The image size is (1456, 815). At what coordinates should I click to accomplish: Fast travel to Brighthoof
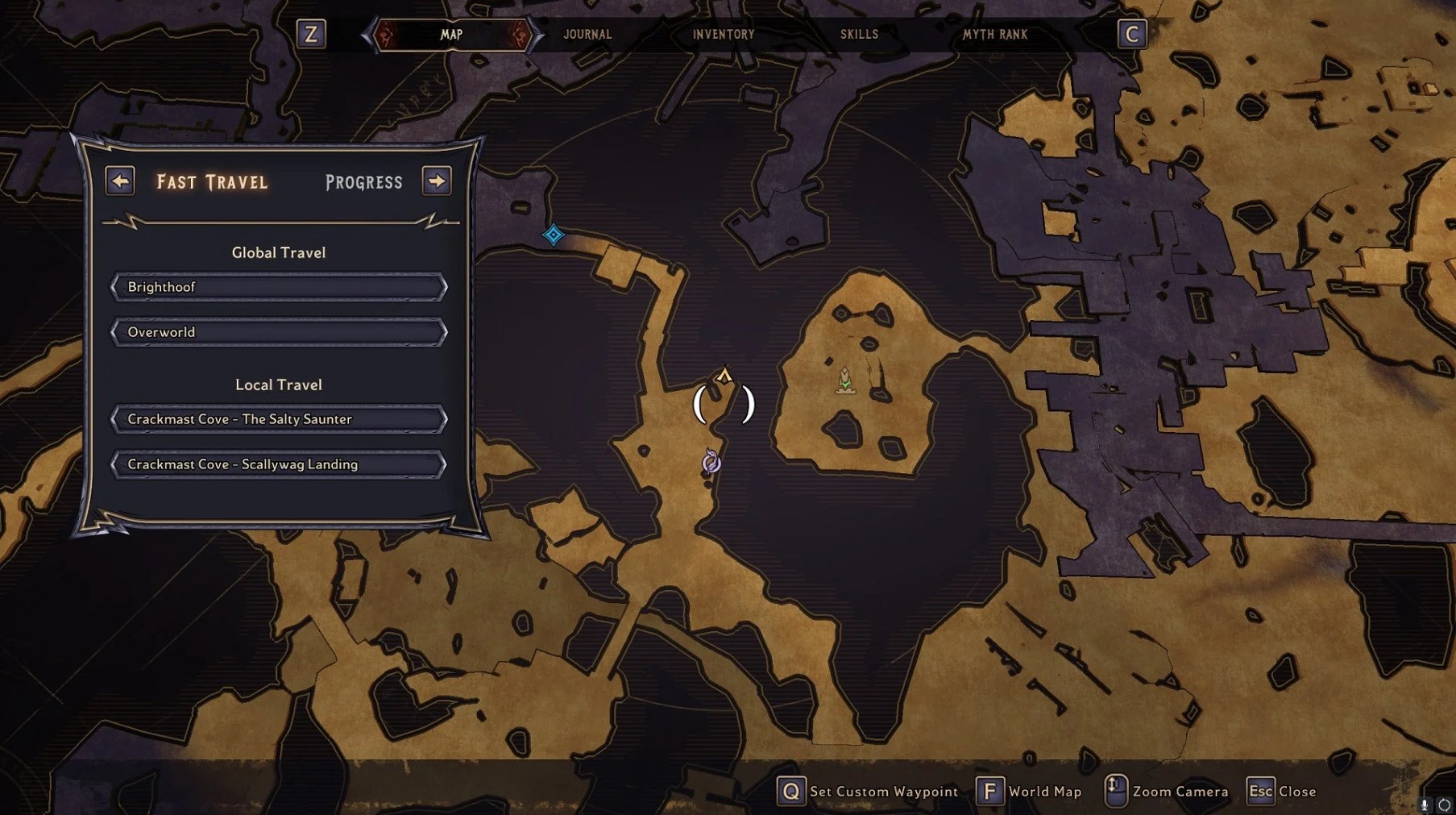279,287
